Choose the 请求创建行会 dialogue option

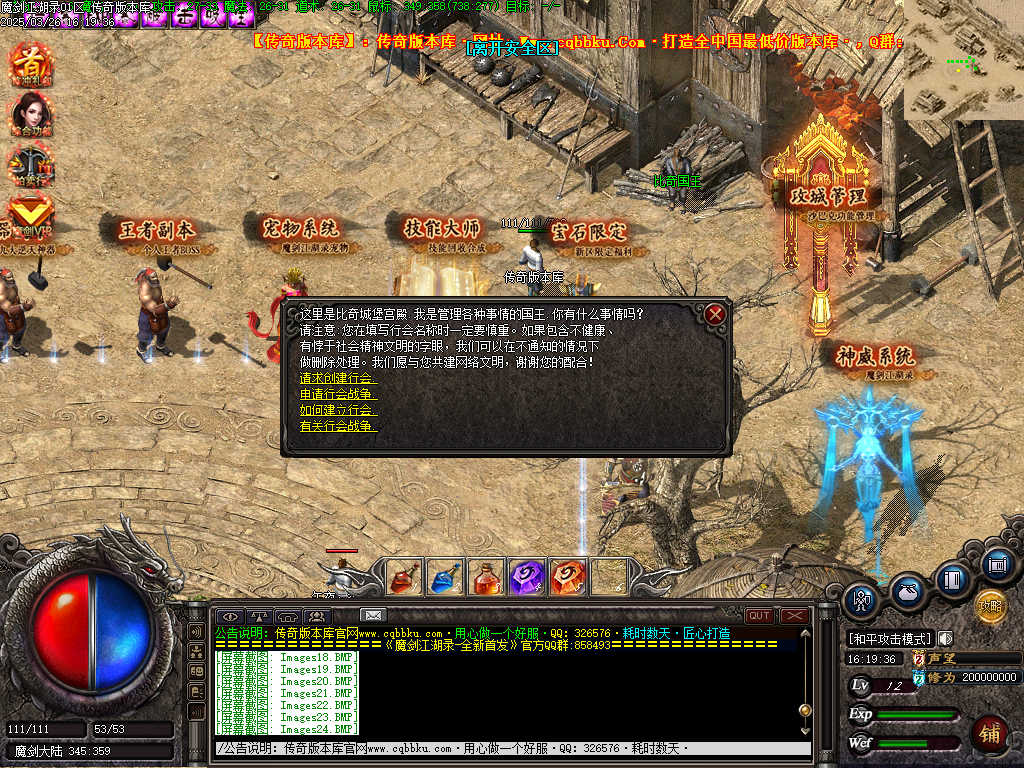[x=338, y=378]
